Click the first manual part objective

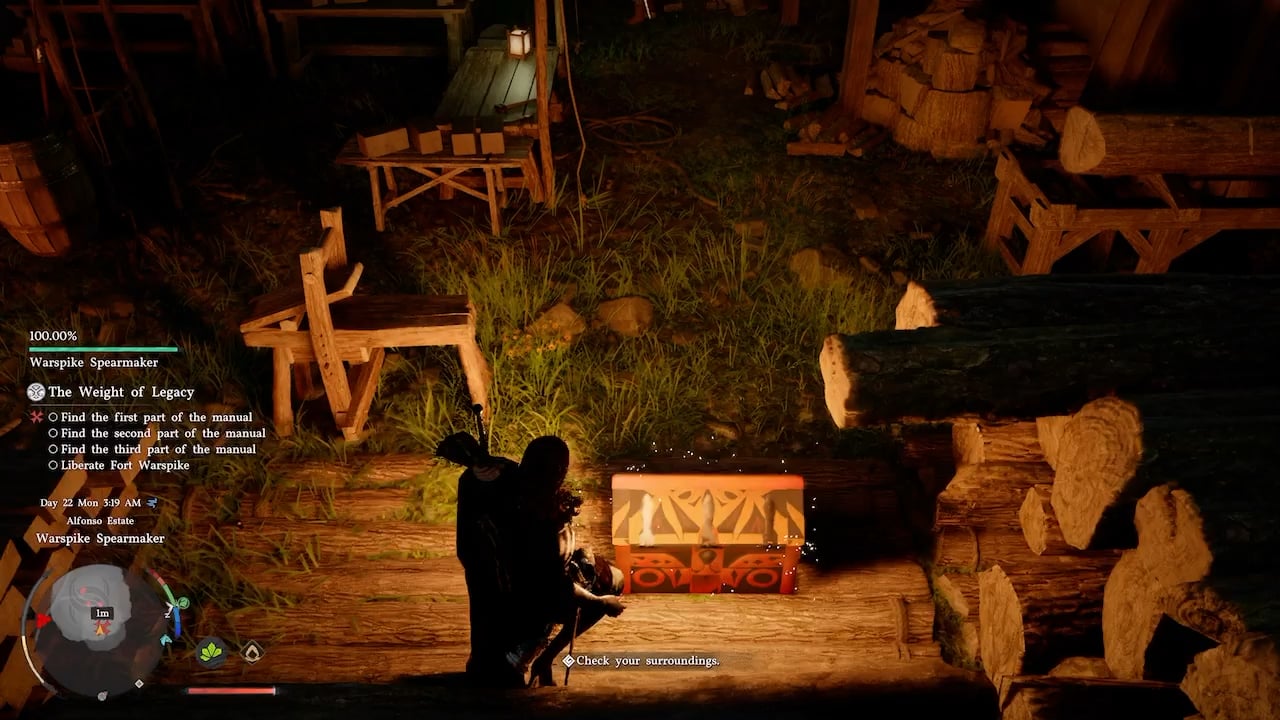coord(156,417)
